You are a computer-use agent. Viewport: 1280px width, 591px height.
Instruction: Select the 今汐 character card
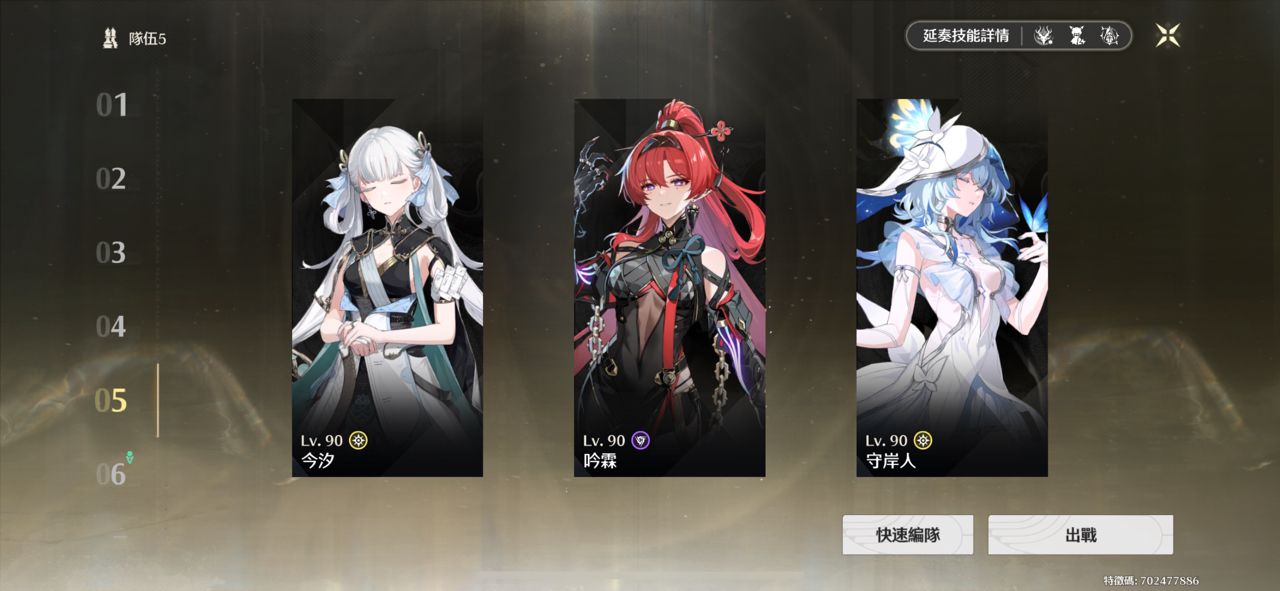click(387, 288)
